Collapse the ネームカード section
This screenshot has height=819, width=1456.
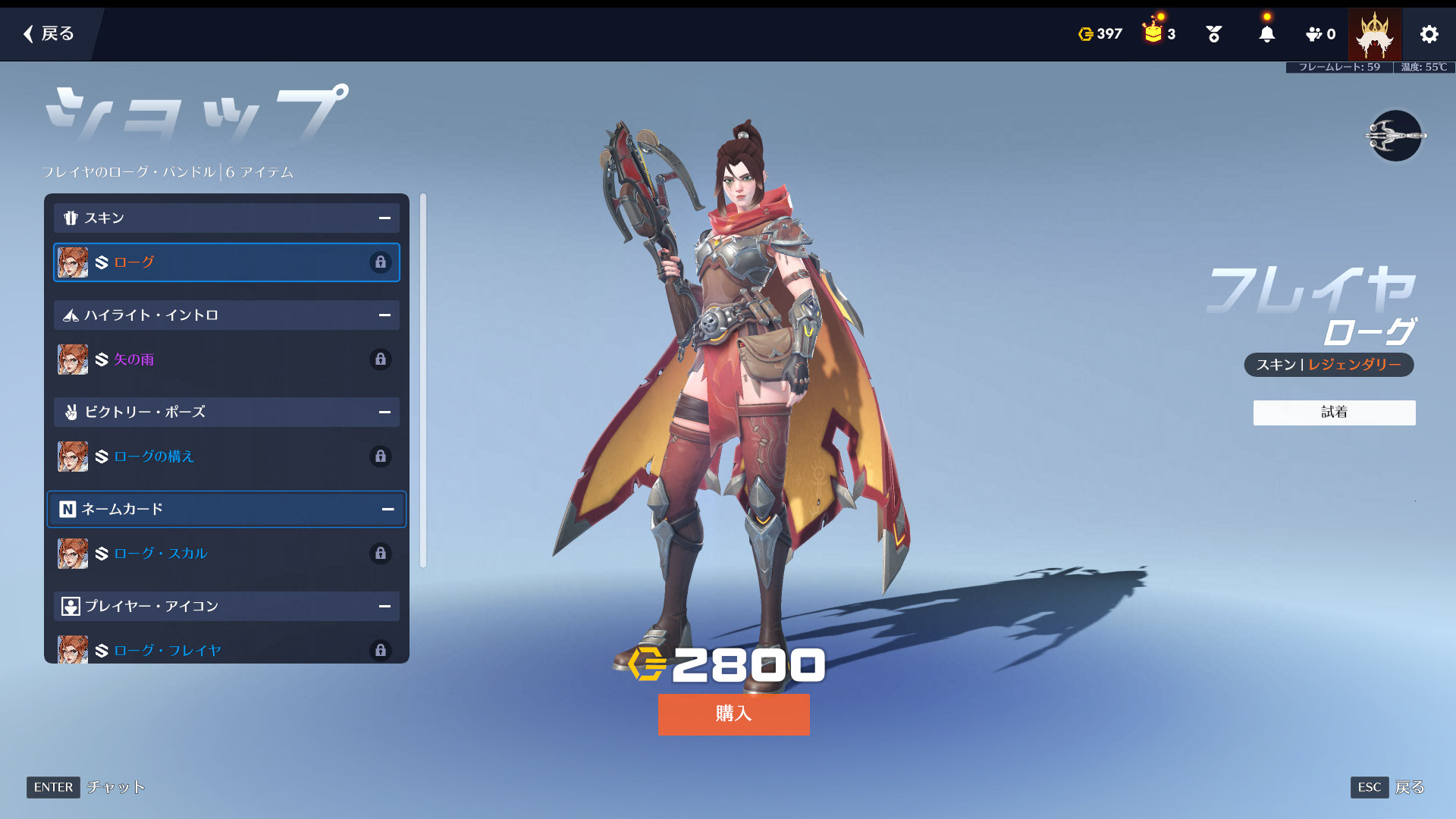pos(388,510)
